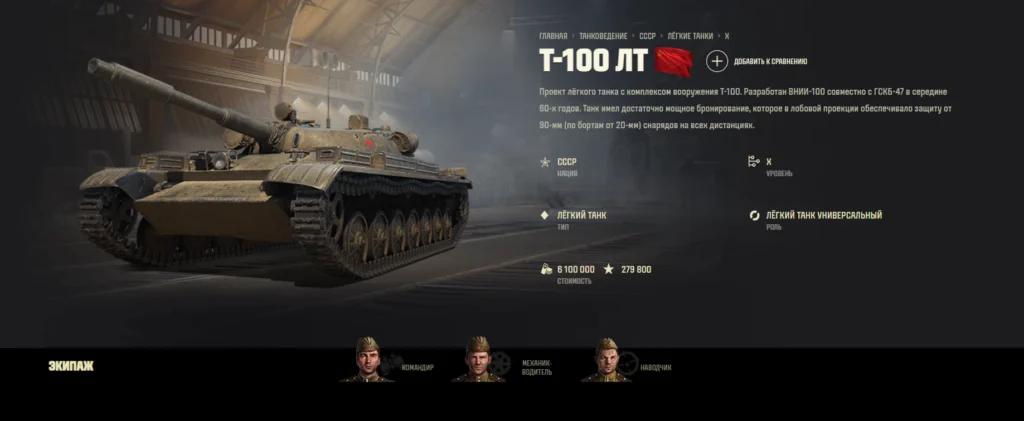Open the ГЛАВНАЯ breadcrumb link
This screenshot has height=421, width=1024.
point(553,36)
